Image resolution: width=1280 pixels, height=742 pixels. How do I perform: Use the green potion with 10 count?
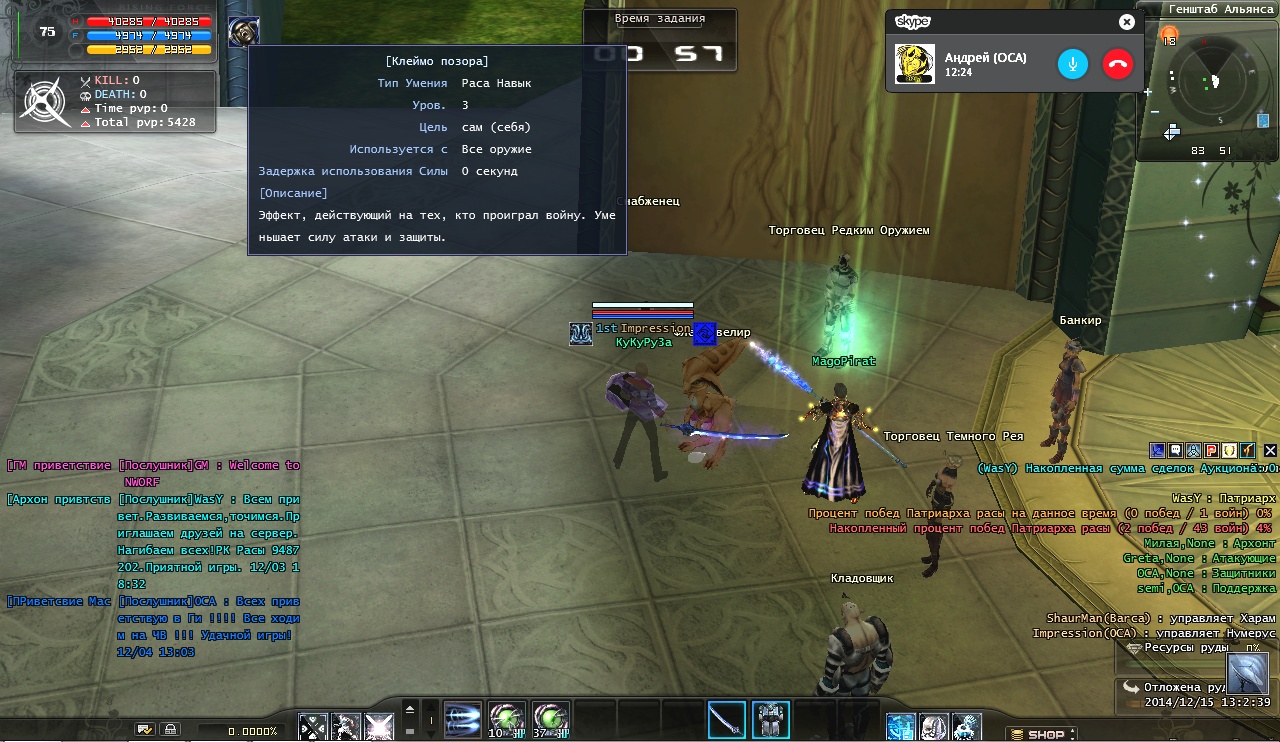(x=507, y=720)
